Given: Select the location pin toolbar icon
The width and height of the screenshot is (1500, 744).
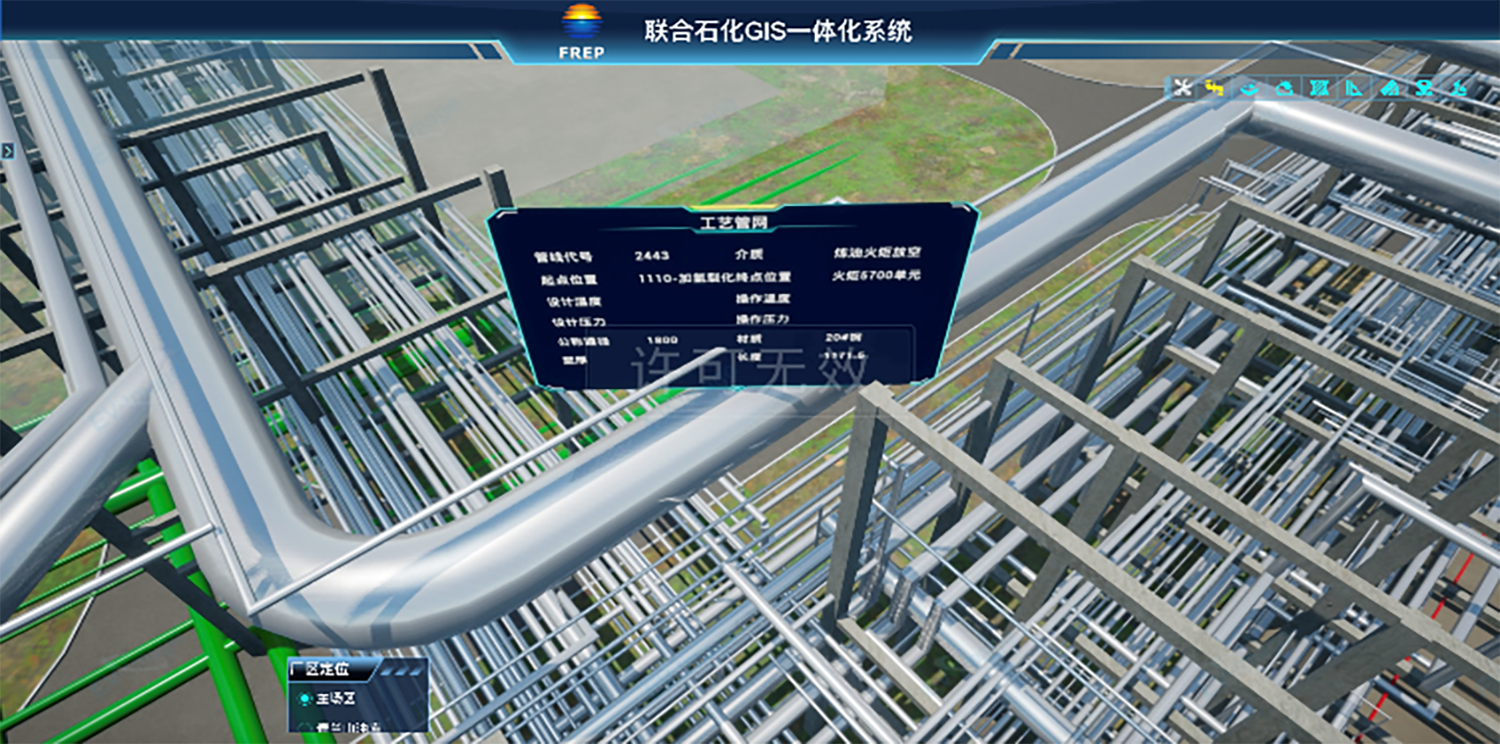Looking at the screenshot, I should pyautogui.click(x=1424, y=88).
